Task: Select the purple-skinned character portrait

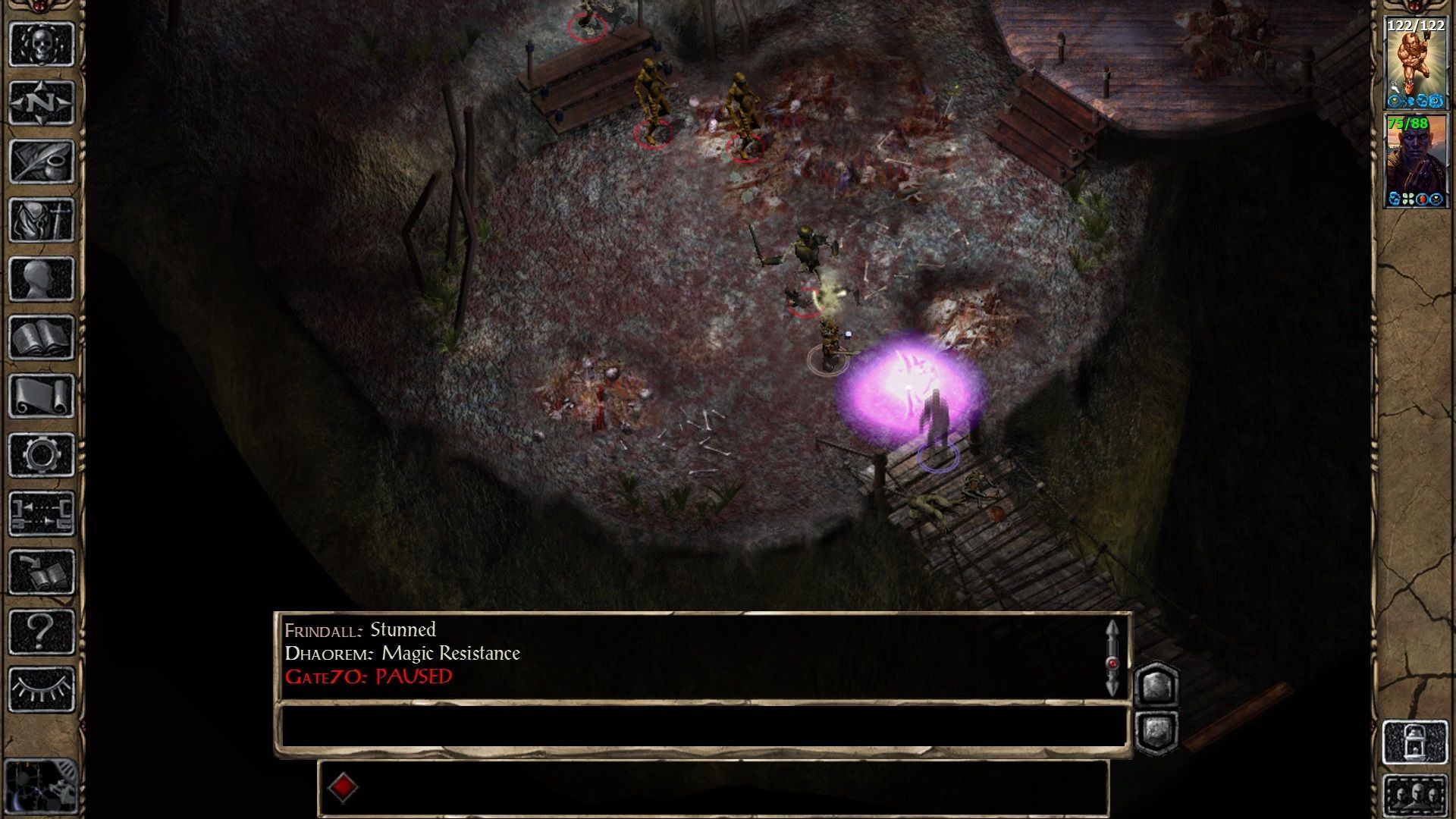Action: (x=1415, y=161)
